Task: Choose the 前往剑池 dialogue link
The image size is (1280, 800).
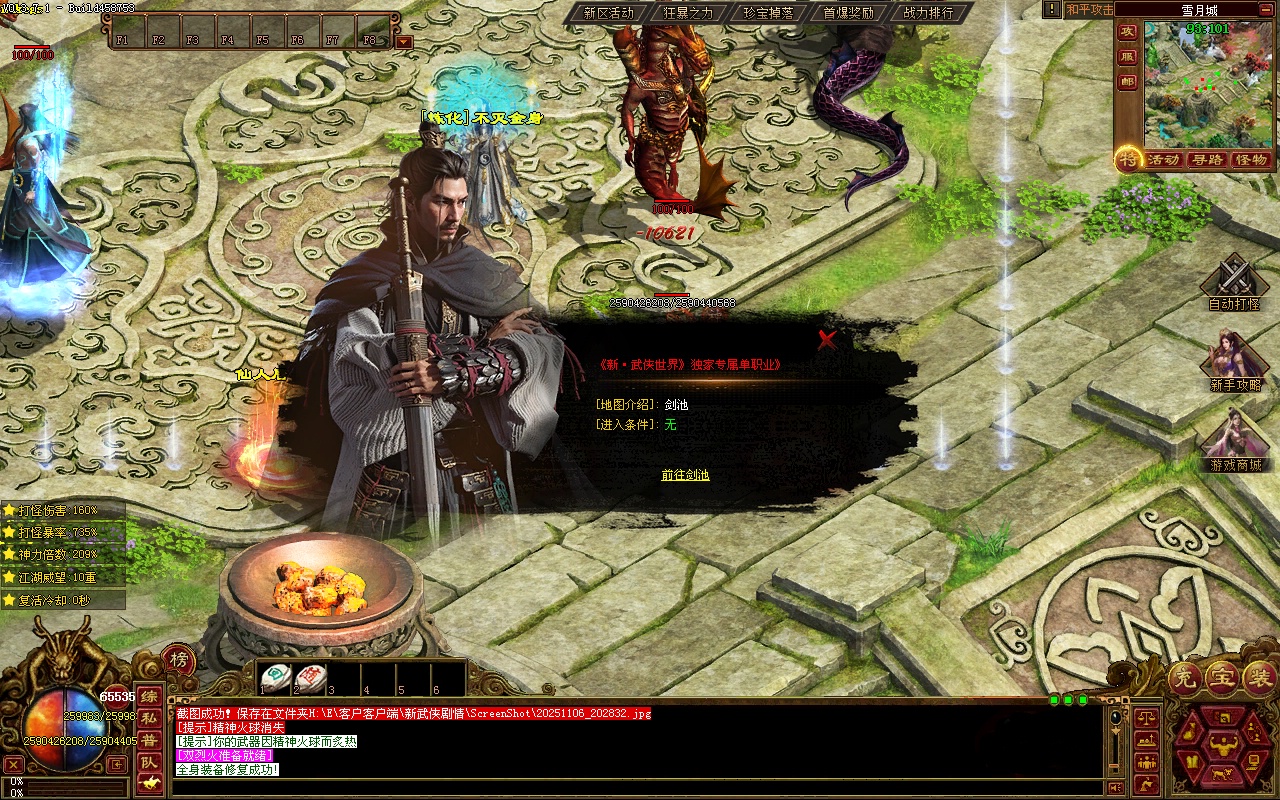Action: (685, 475)
